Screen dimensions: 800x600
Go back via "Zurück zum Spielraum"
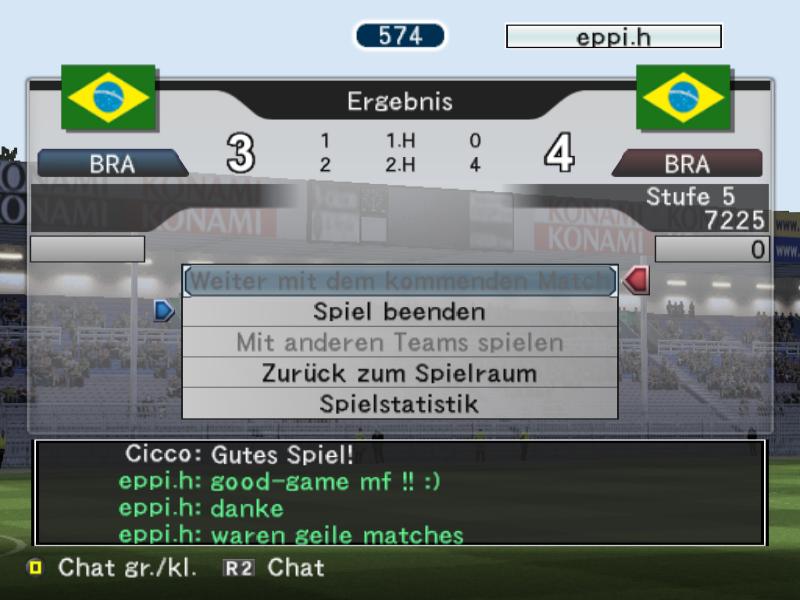(x=400, y=374)
